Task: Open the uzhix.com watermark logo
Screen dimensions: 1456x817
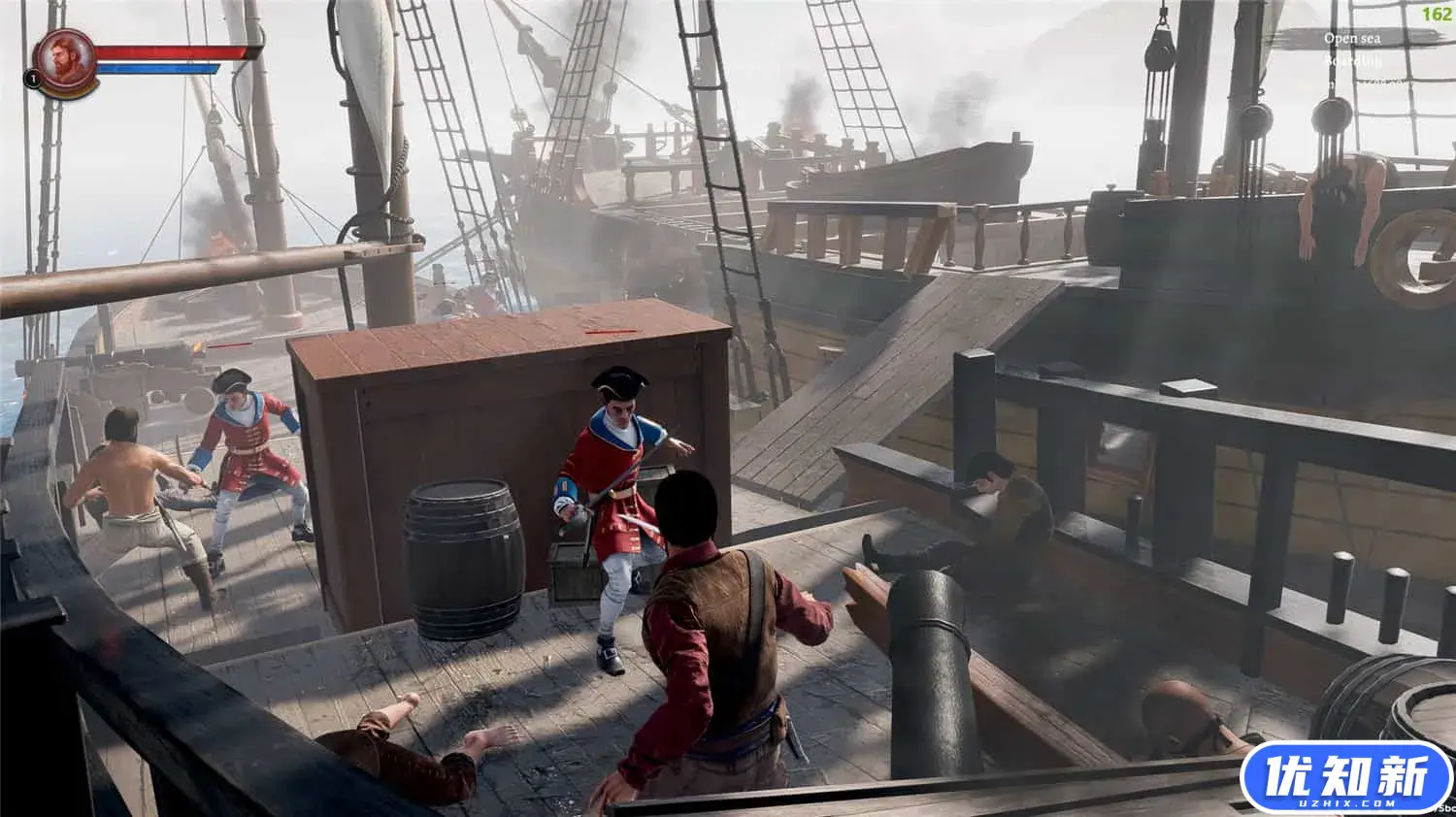Action: [x=1345, y=778]
